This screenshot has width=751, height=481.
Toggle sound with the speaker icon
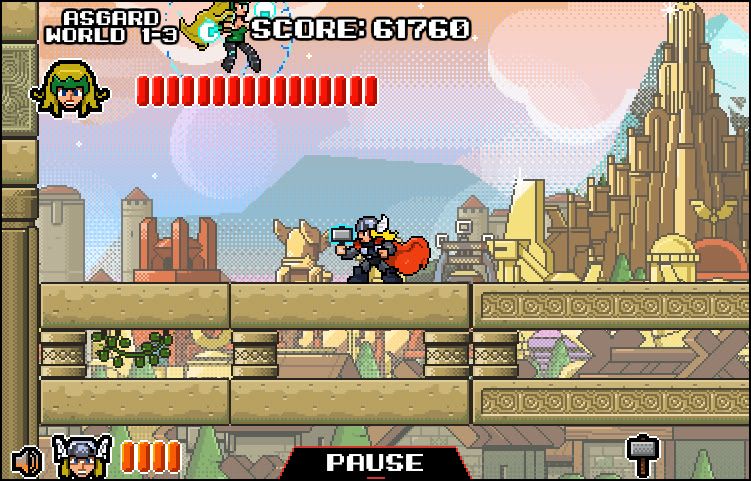click(x=27, y=461)
